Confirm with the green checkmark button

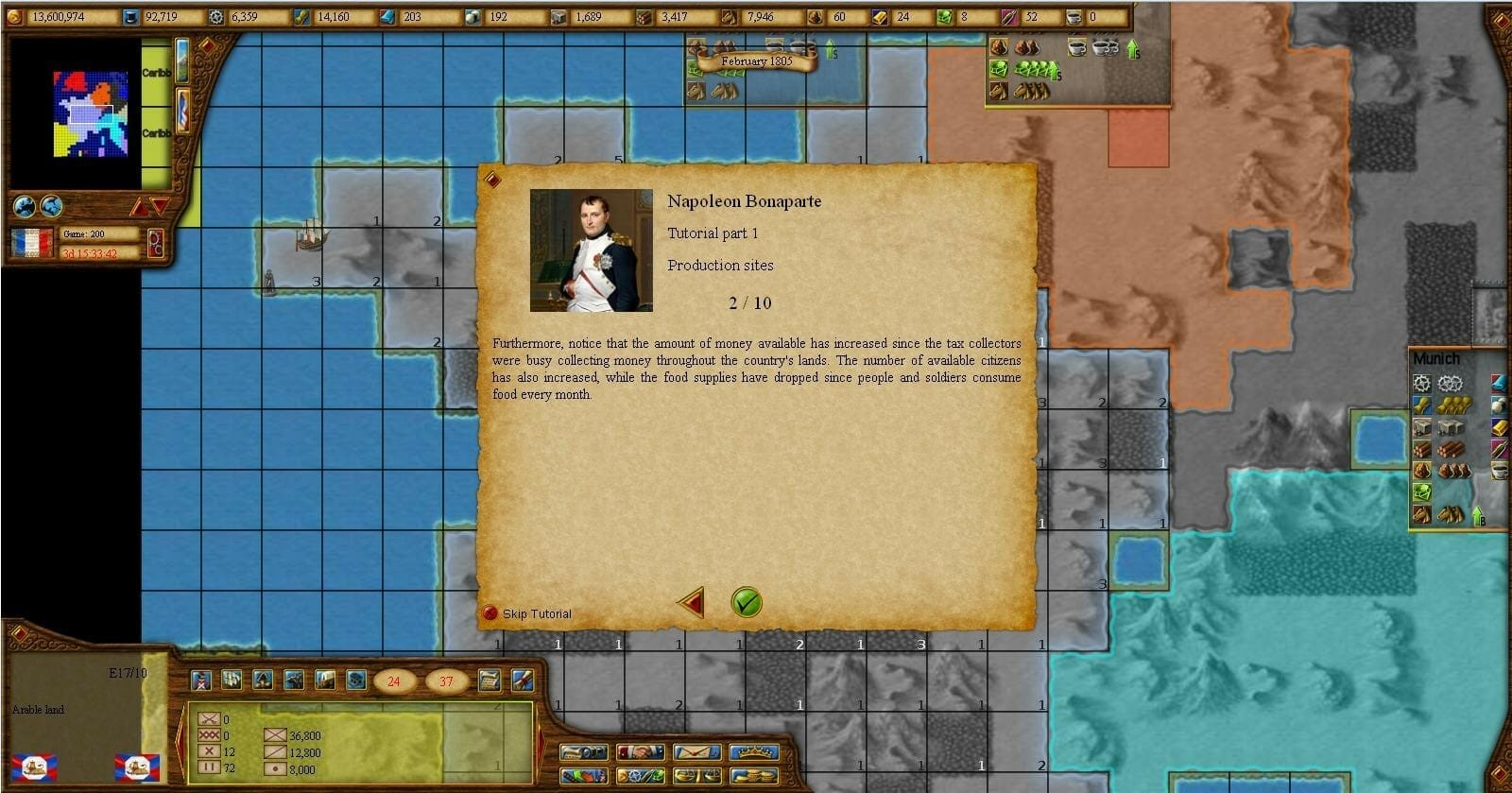coord(747,602)
